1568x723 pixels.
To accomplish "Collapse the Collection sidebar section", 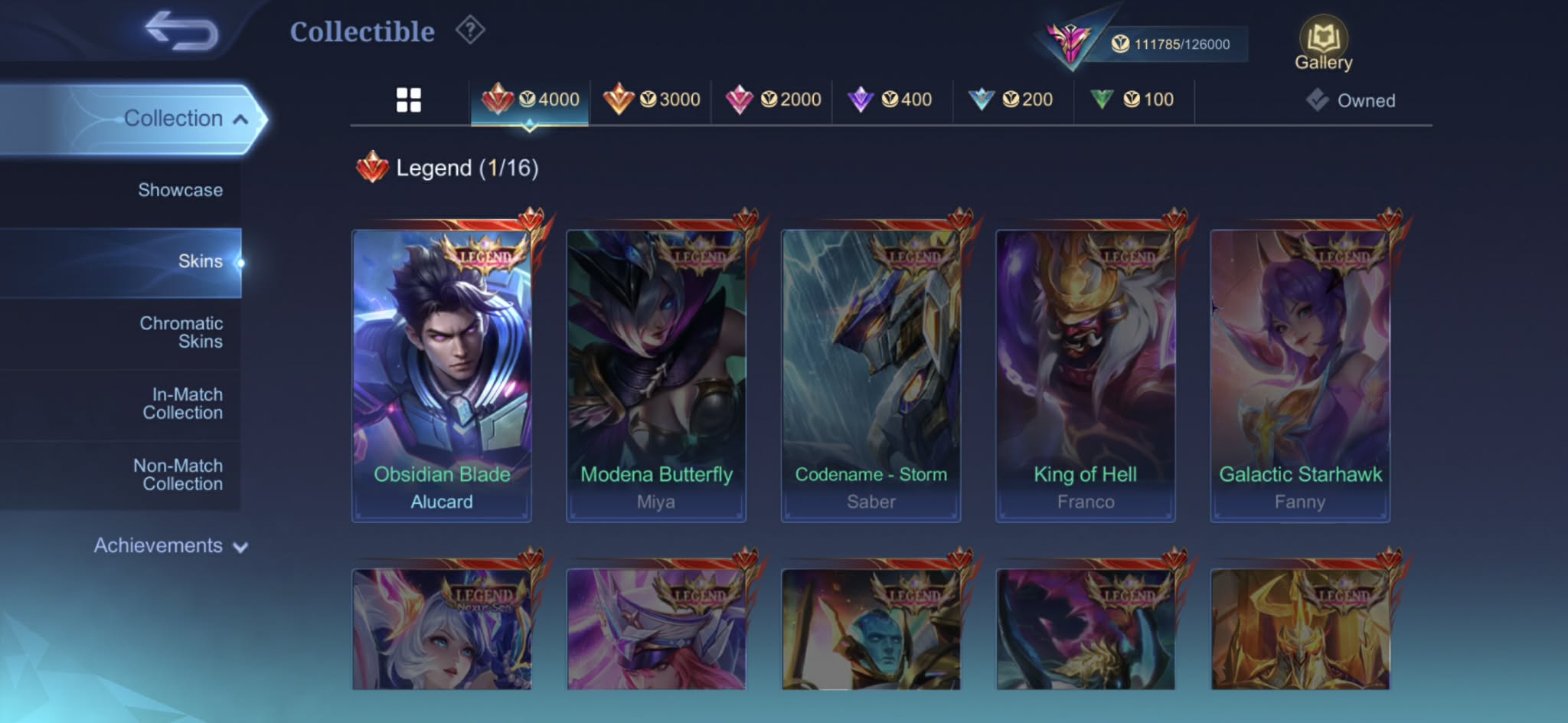I will coord(184,119).
